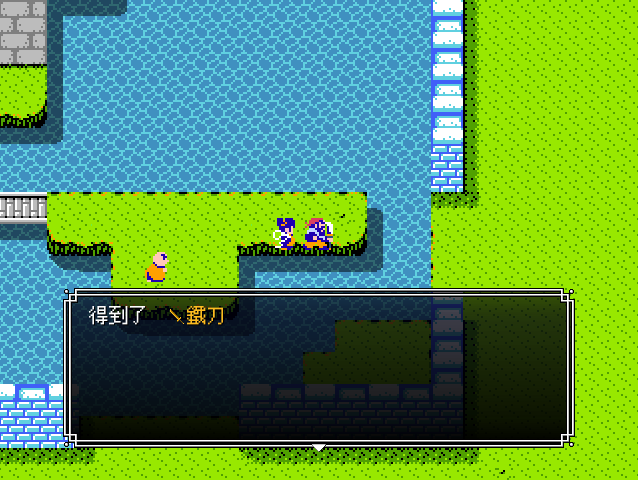Click the item-obtained message box
Image resolution: width=638 pixels, height=480 pixels.
pos(318,368)
